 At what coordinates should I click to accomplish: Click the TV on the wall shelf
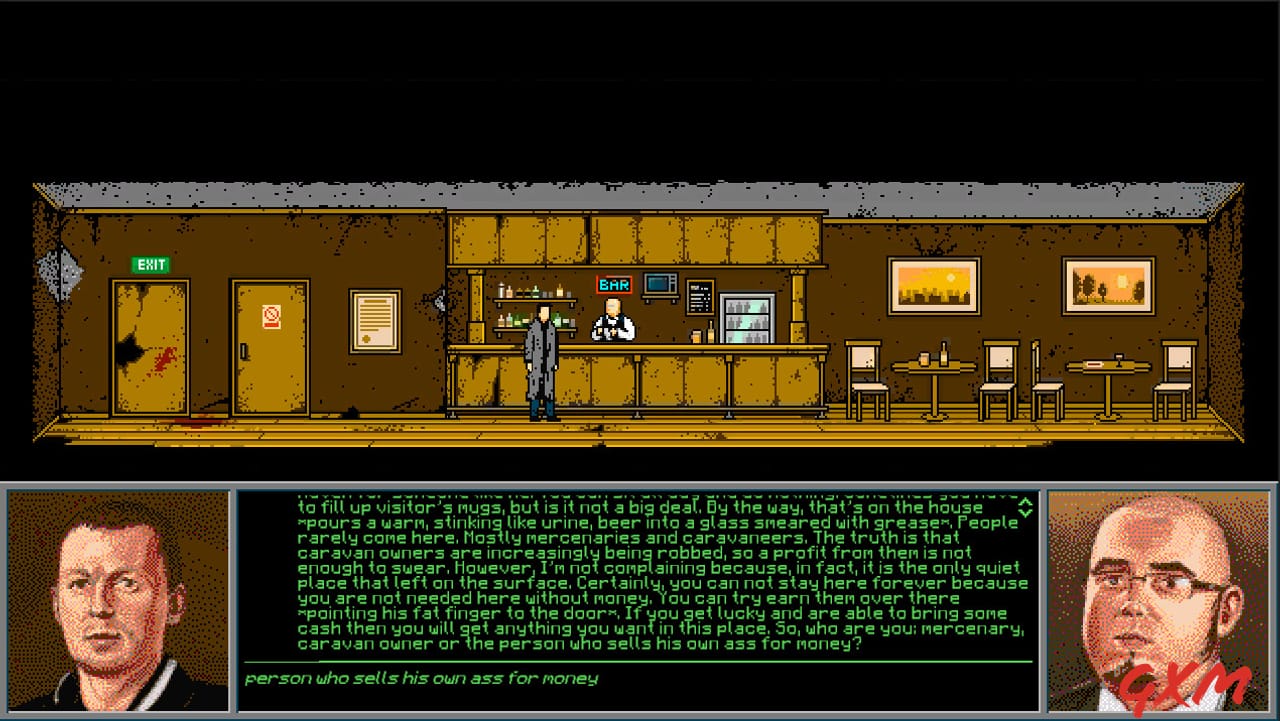[658, 285]
